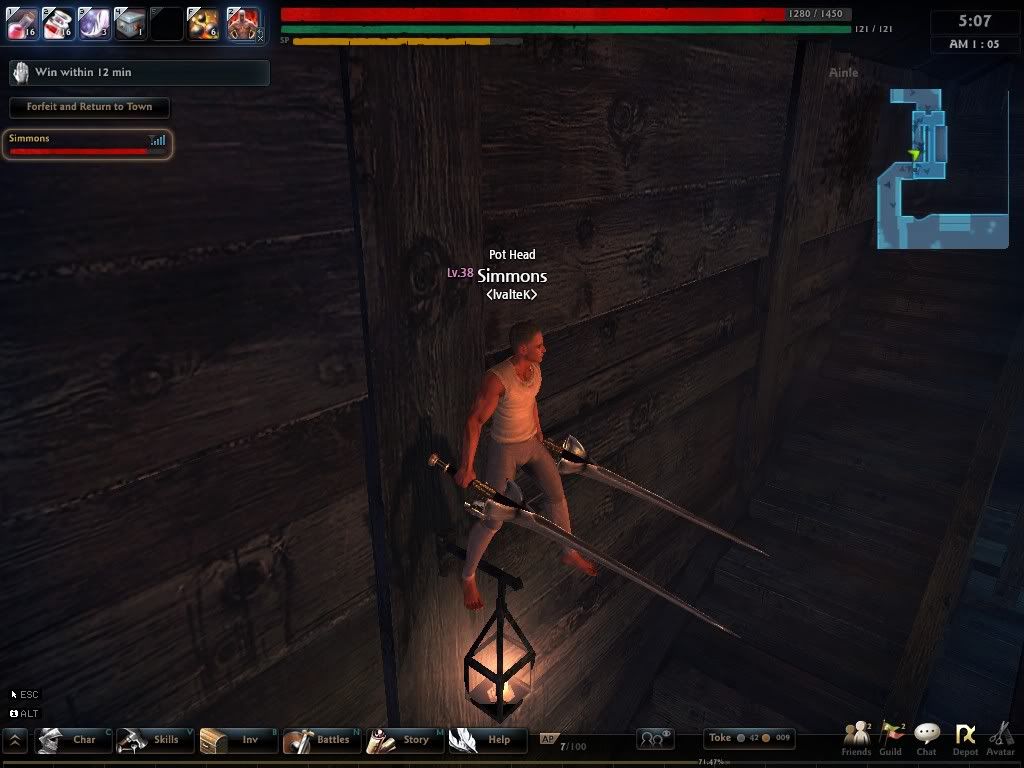Open the Guild panel
The width and height of the screenshot is (1024, 768).
click(891, 738)
